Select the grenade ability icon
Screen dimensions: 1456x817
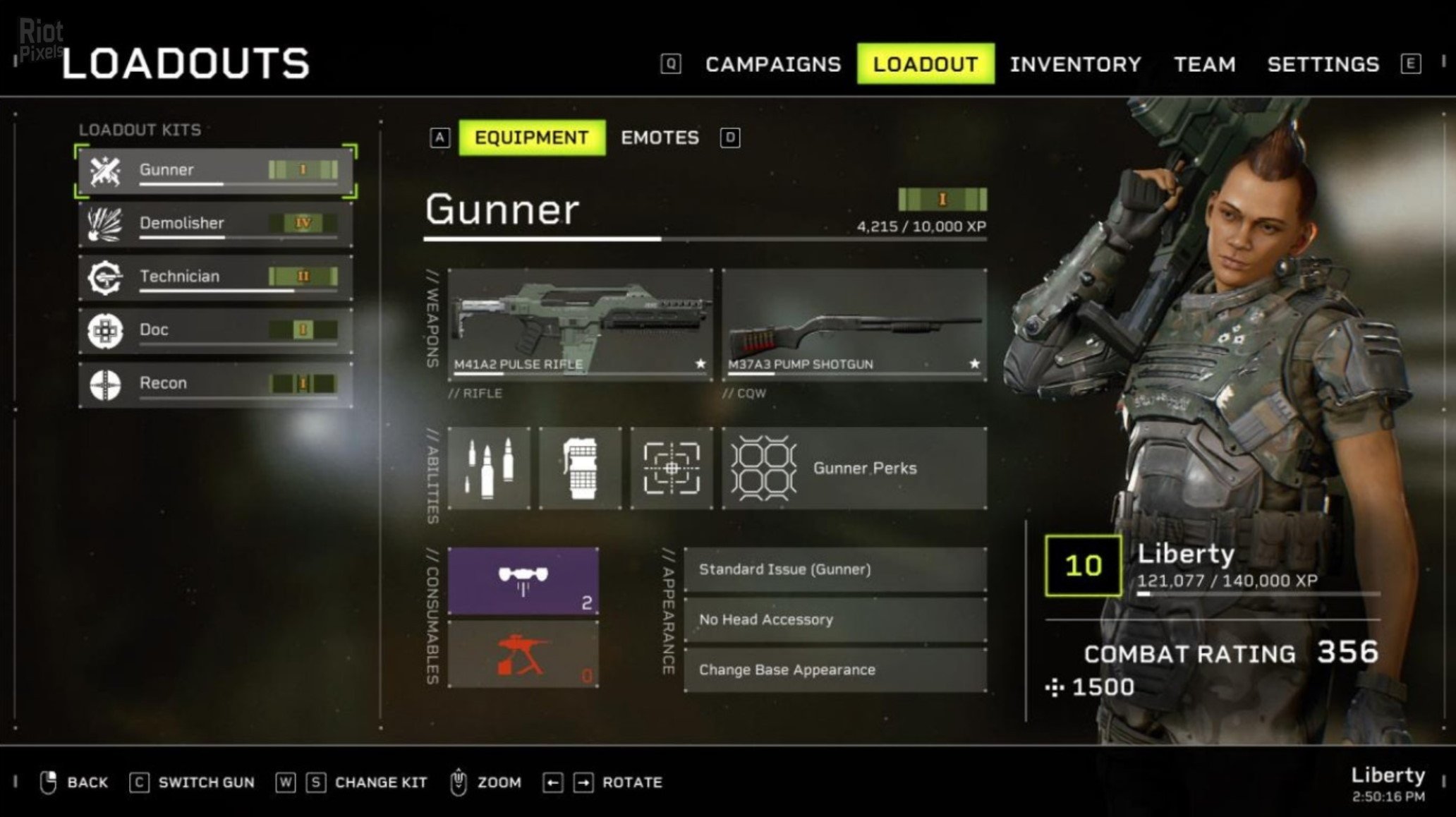click(x=580, y=468)
